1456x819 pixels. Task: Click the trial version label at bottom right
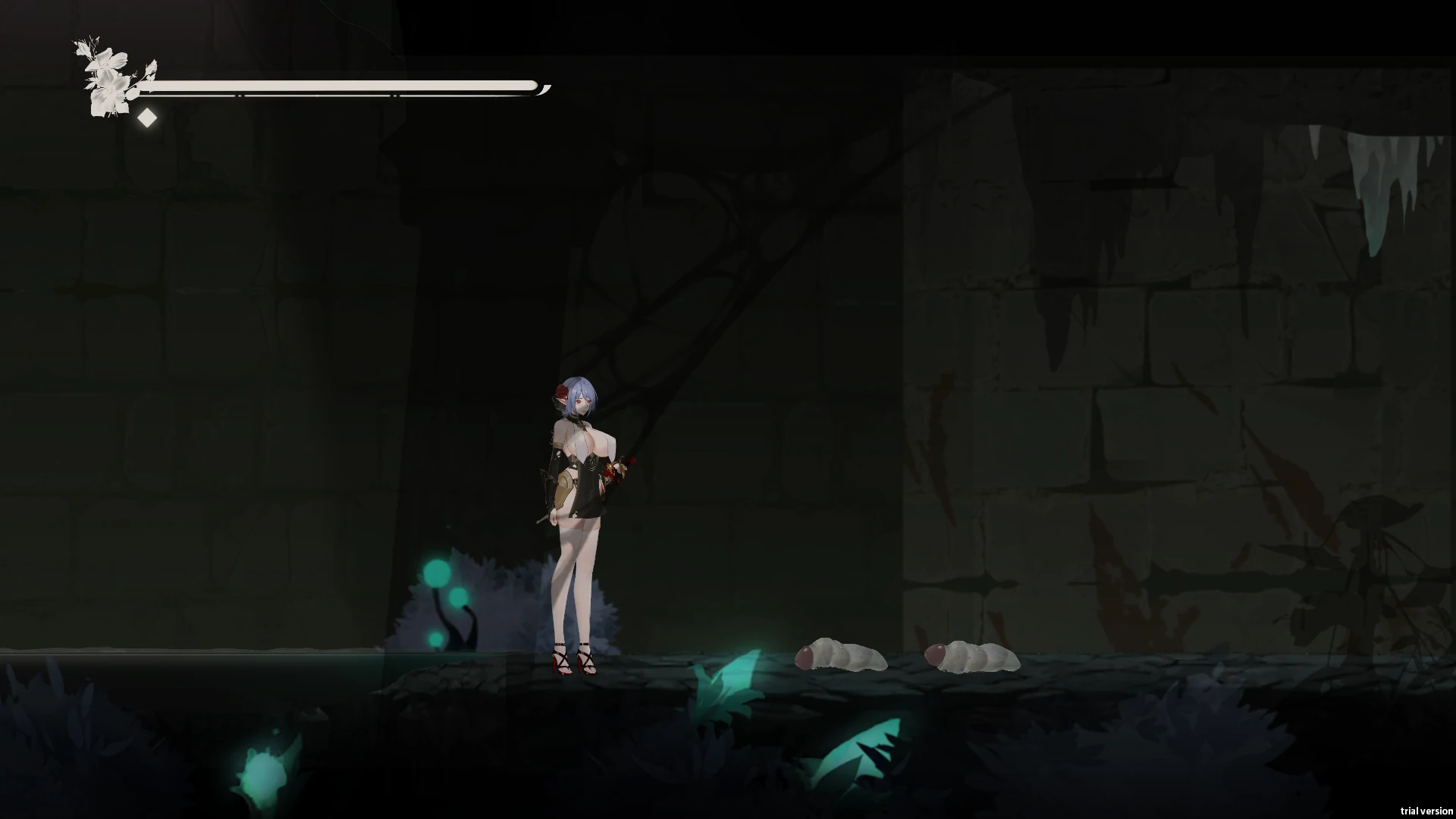tap(1426, 810)
